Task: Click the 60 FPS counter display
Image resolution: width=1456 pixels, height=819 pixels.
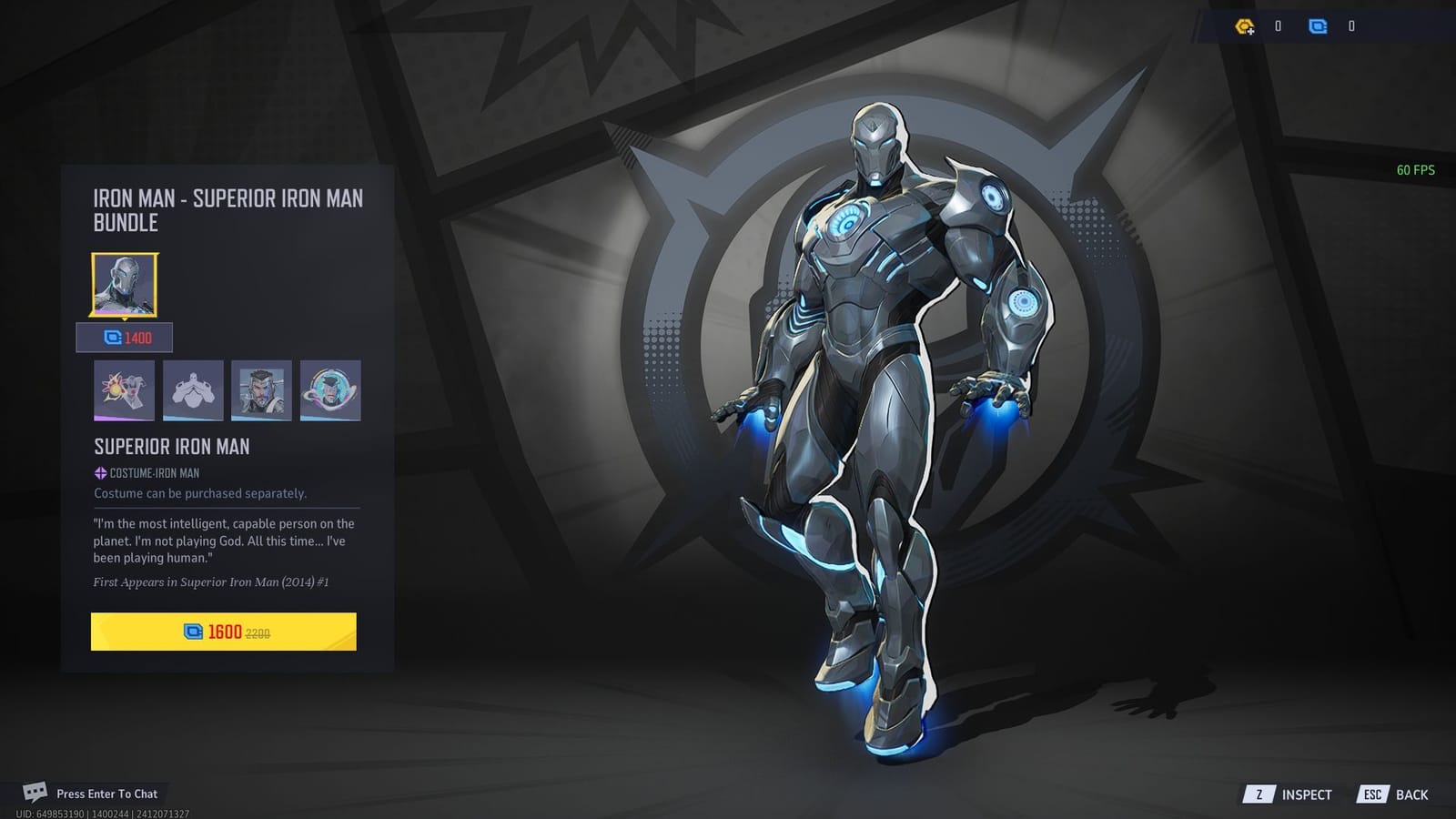Action: click(x=1414, y=169)
